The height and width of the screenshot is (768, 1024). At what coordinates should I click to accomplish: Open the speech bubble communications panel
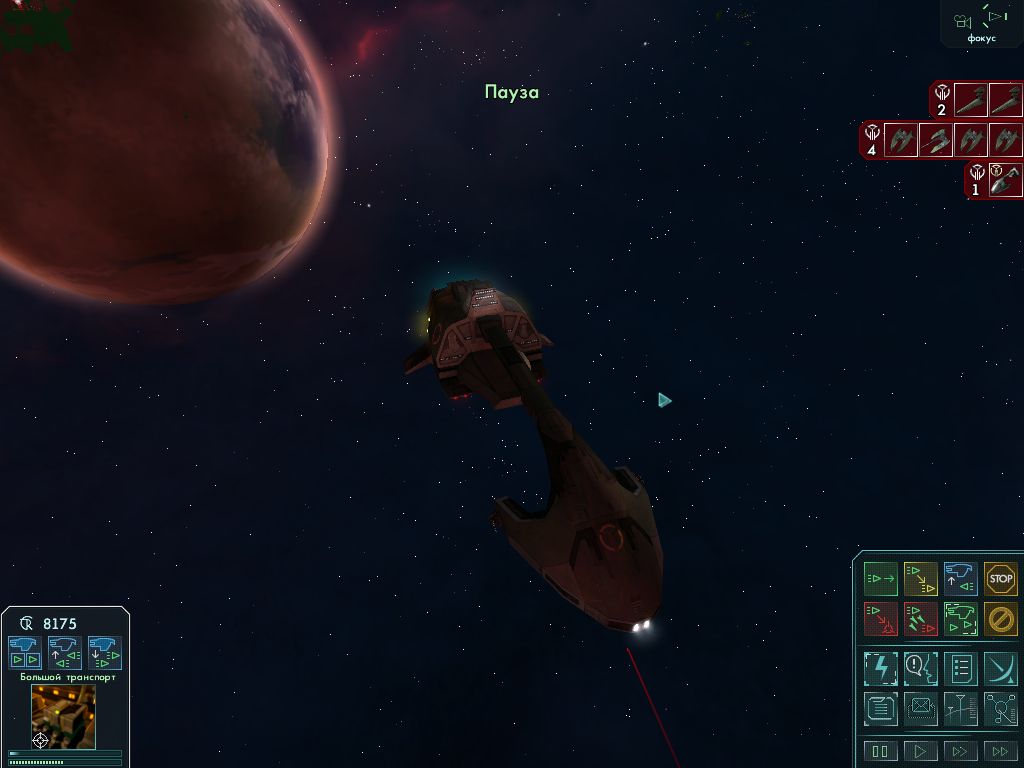920,668
